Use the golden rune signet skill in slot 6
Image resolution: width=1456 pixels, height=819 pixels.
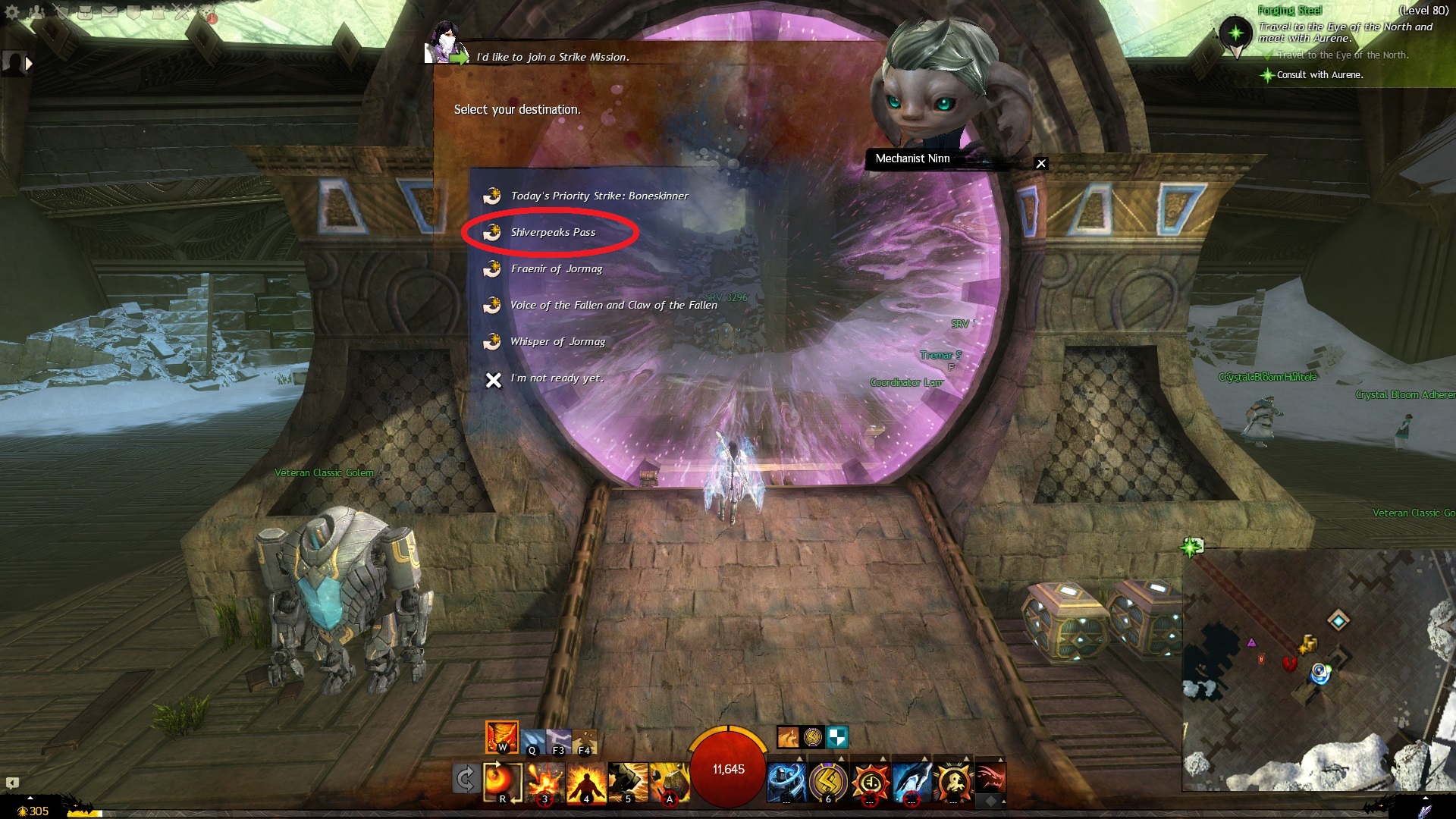[828, 782]
